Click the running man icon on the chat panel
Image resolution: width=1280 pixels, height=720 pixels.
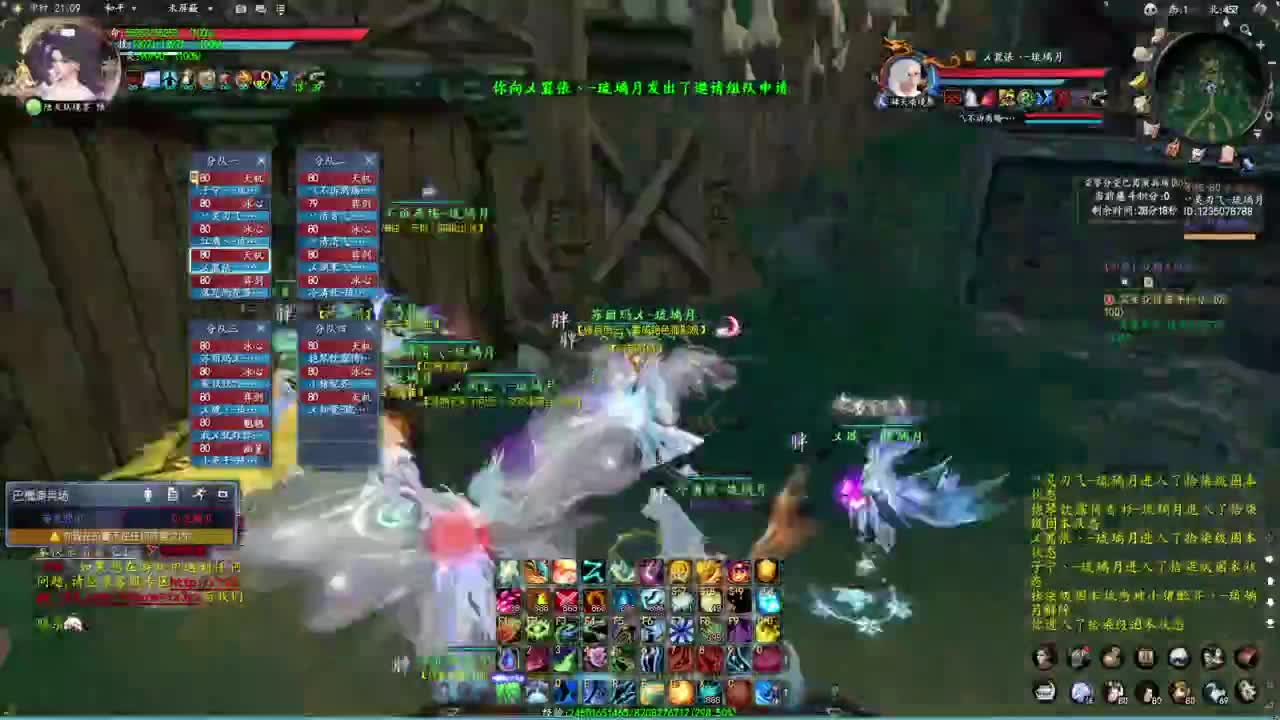click(x=199, y=495)
